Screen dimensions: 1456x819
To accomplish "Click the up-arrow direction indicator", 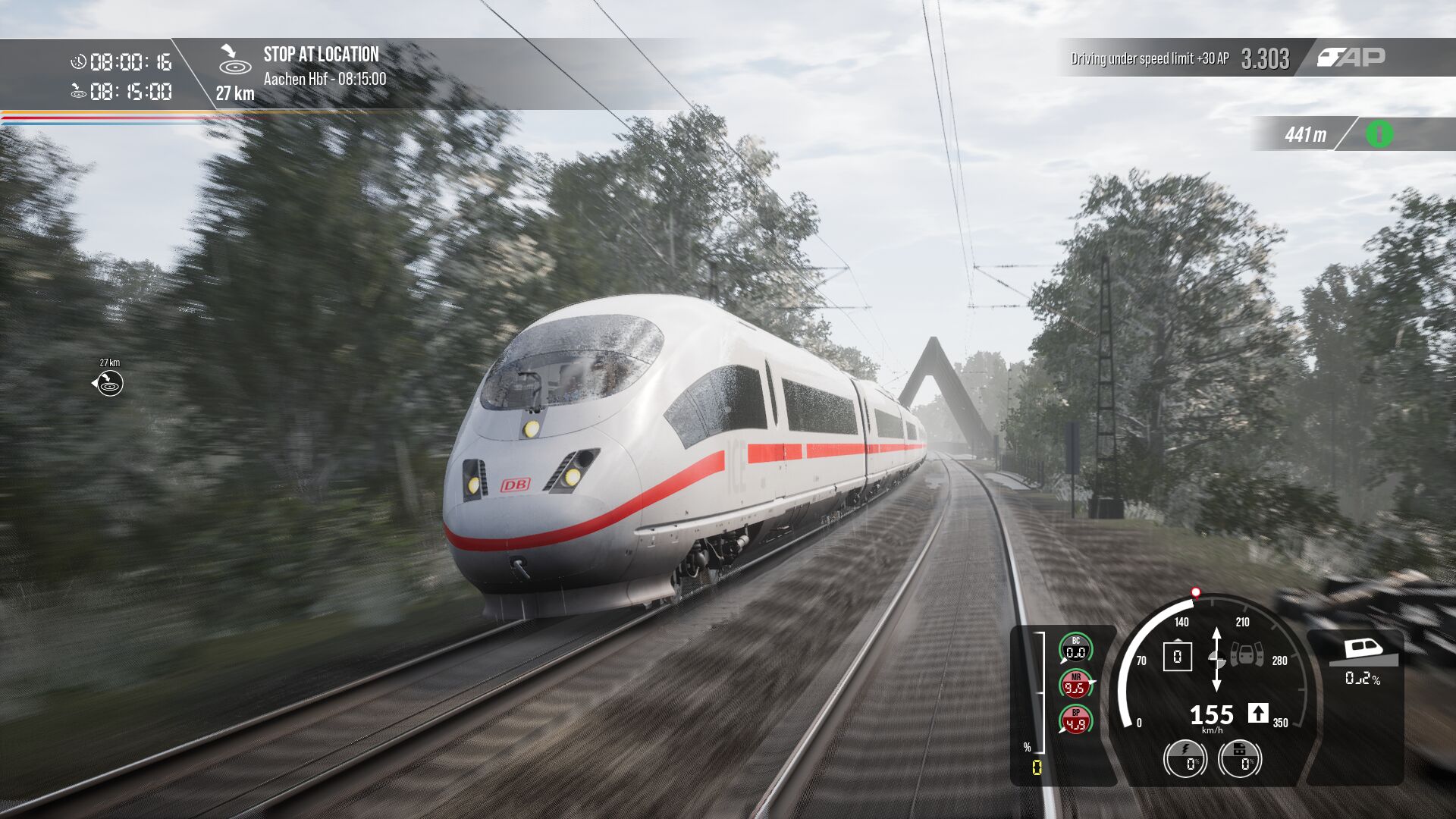I will click(x=1258, y=713).
